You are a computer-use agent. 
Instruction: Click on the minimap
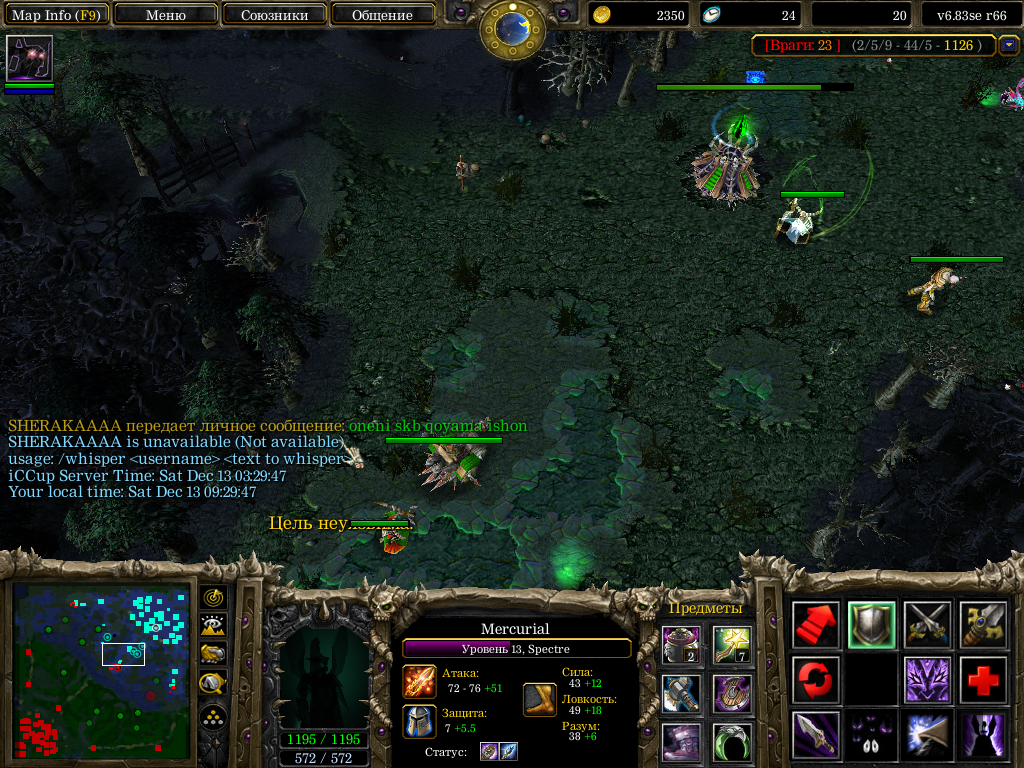point(100,670)
